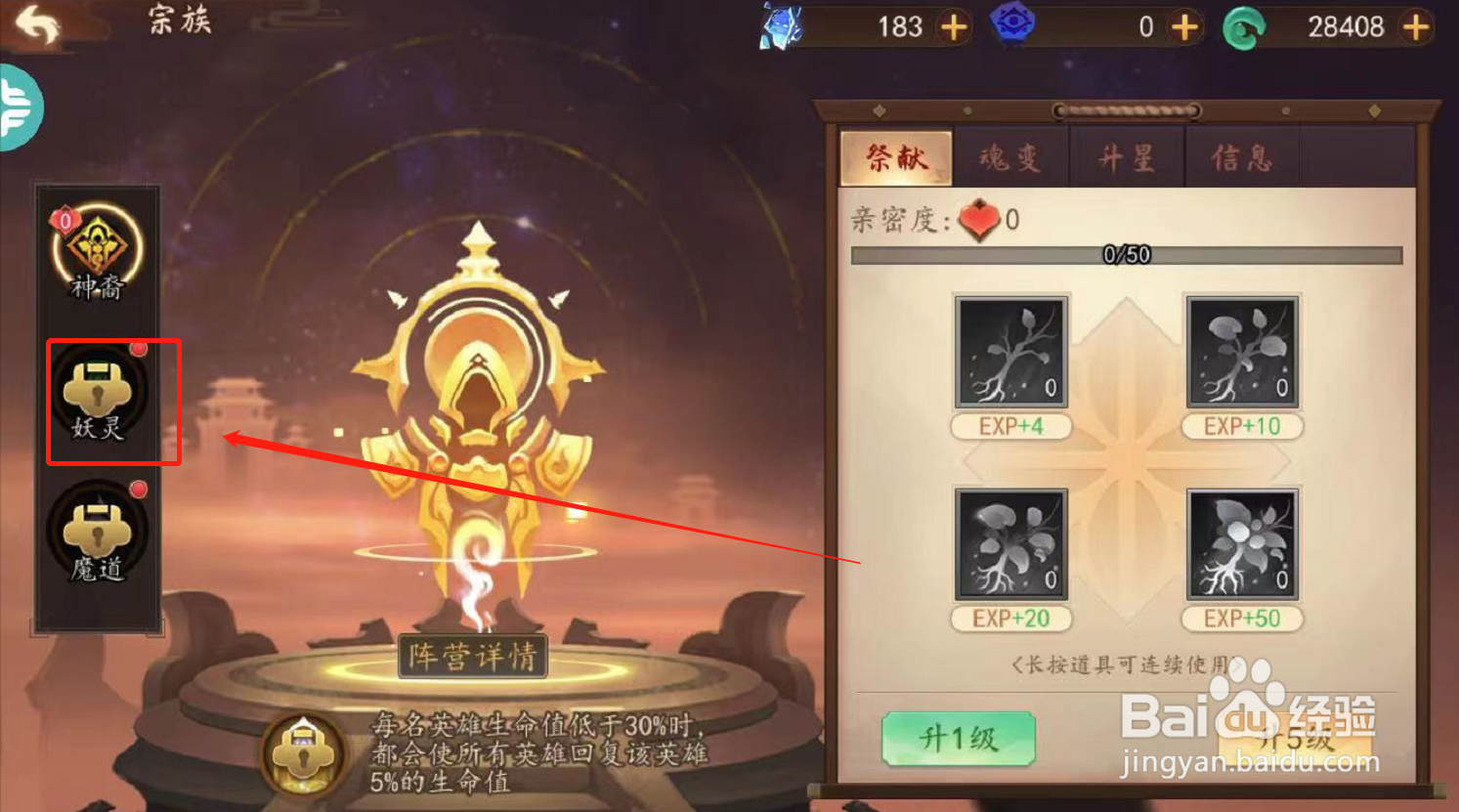Image resolution: width=1459 pixels, height=812 pixels.
Task: Use the EXP+50 offering item
Action: click(x=1242, y=547)
